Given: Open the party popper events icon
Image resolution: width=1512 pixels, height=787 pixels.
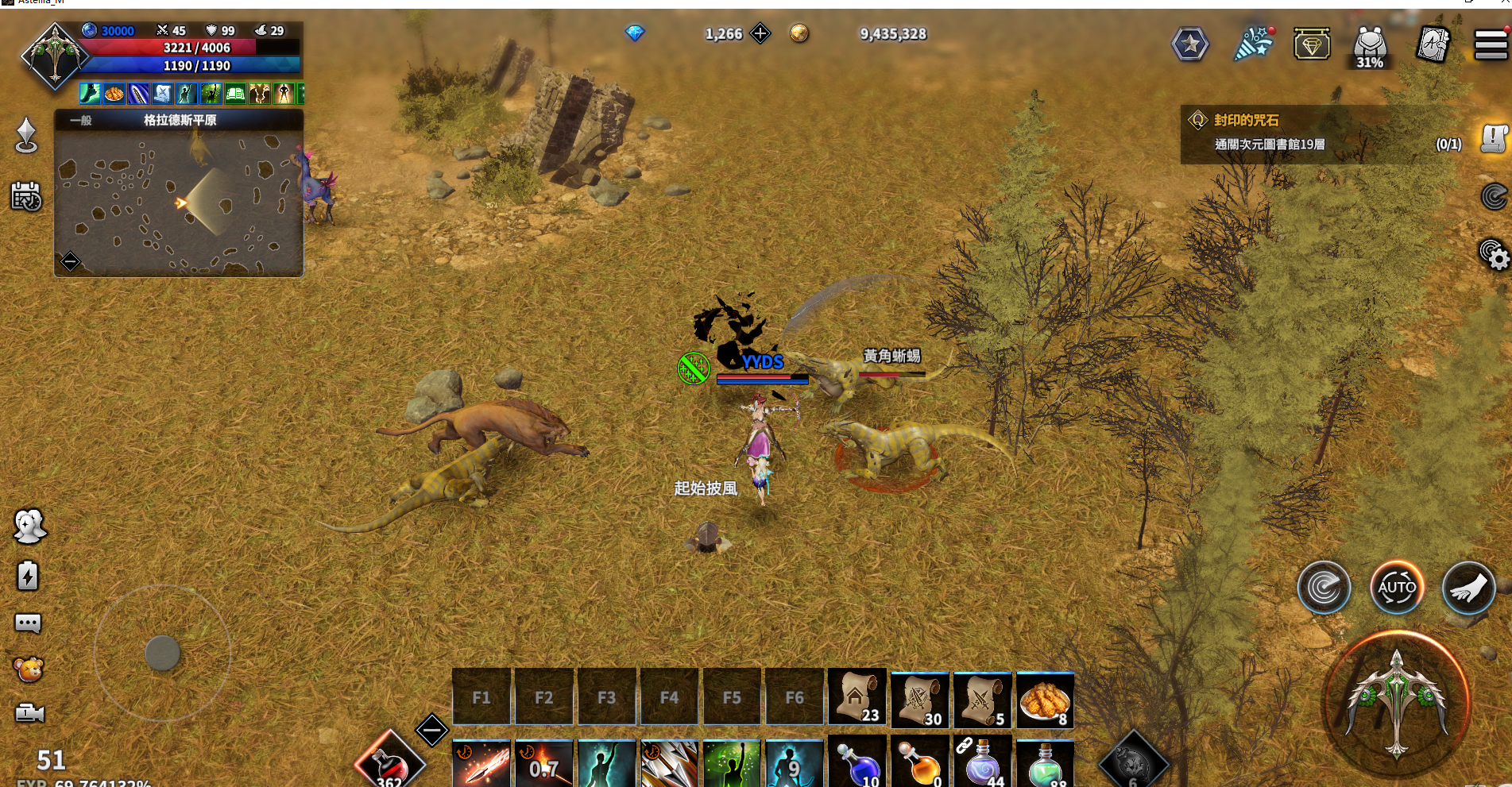Looking at the screenshot, I should point(1253,44).
